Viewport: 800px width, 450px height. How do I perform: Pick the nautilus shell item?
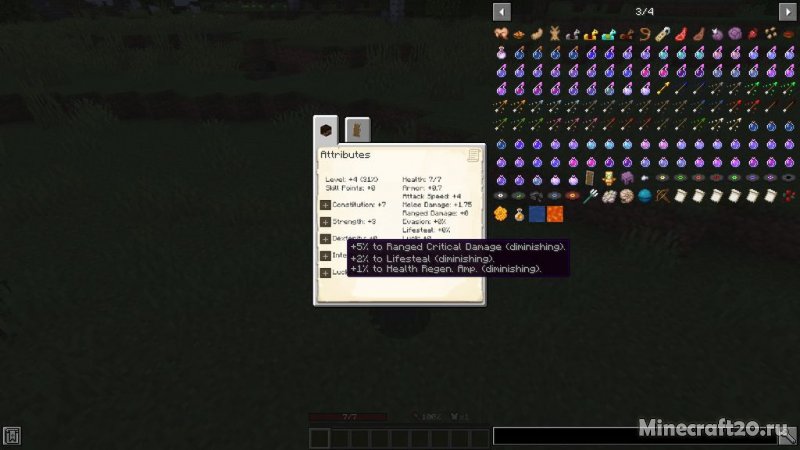627,196
